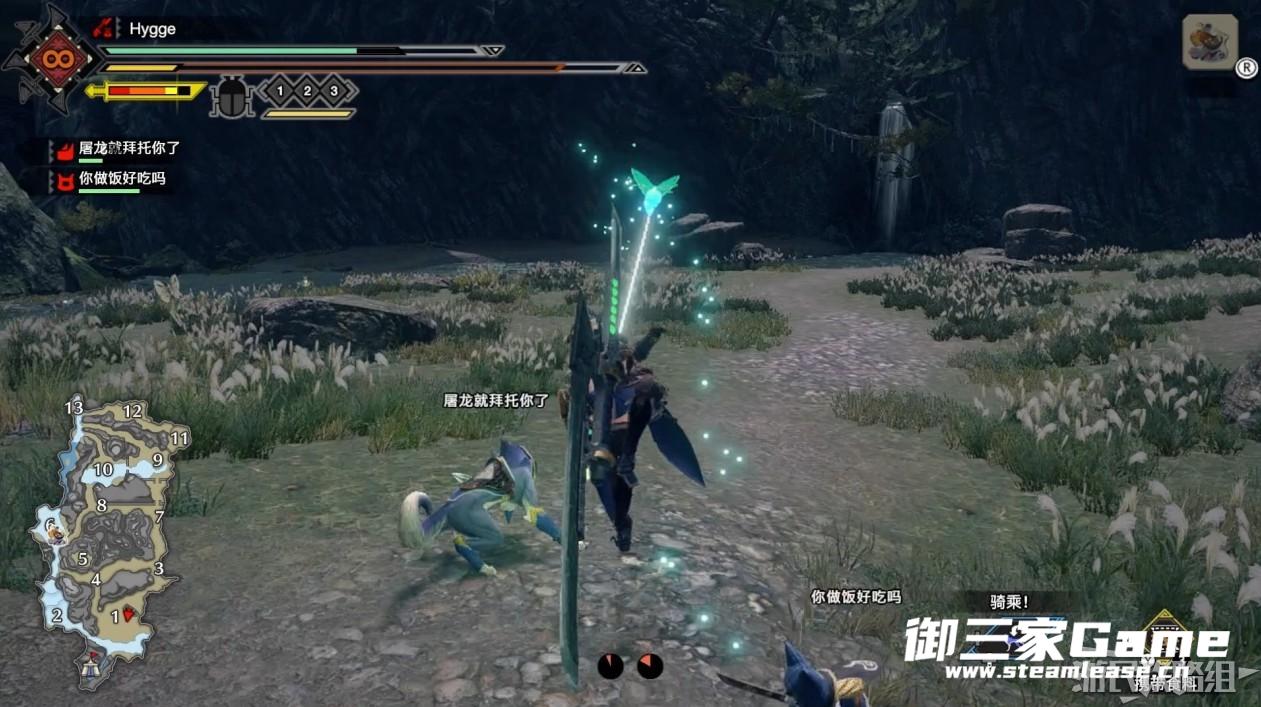Click the infinity quest emblem
Screen dimensions: 1261x707
pos(48,58)
